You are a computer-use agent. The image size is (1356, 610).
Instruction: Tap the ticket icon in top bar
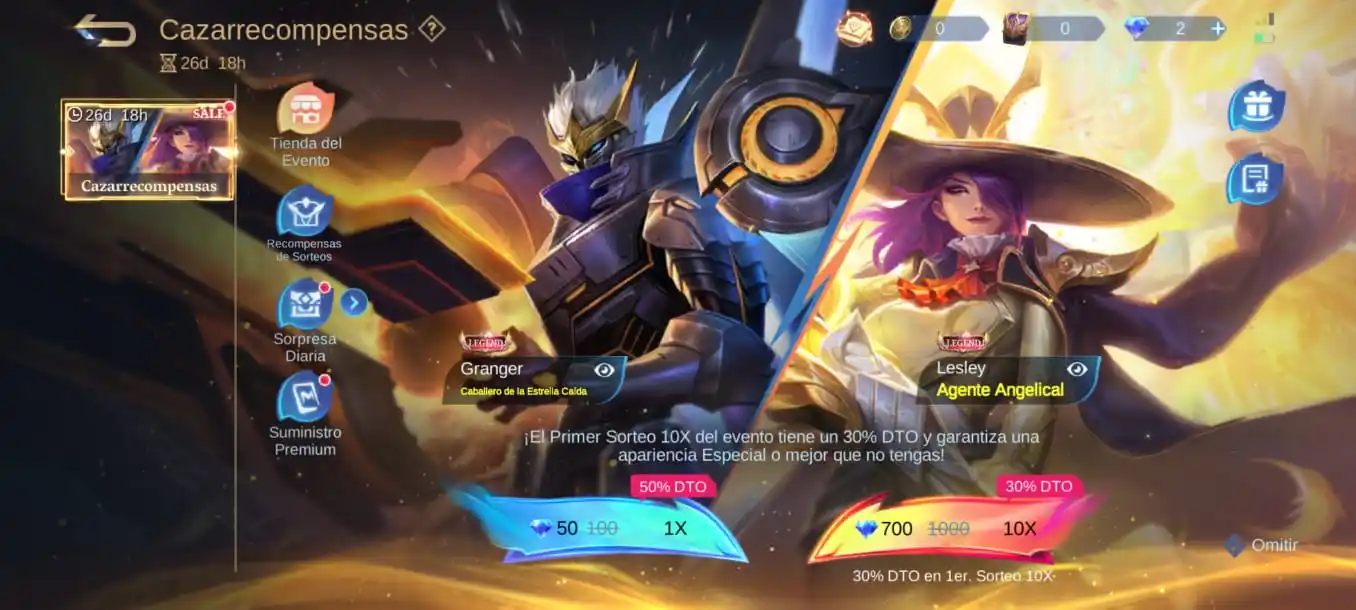[x=855, y=29]
